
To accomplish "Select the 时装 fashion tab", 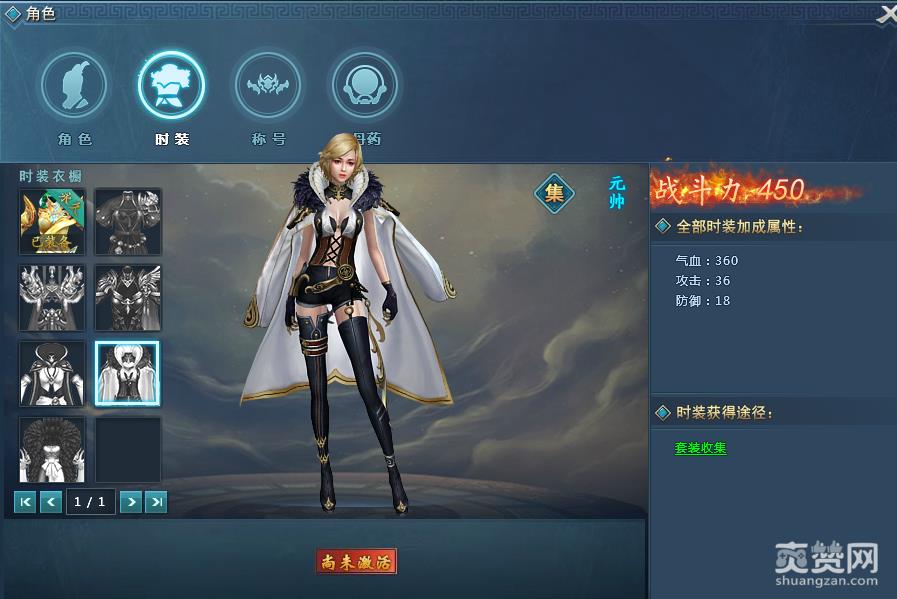I will [x=171, y=86].
